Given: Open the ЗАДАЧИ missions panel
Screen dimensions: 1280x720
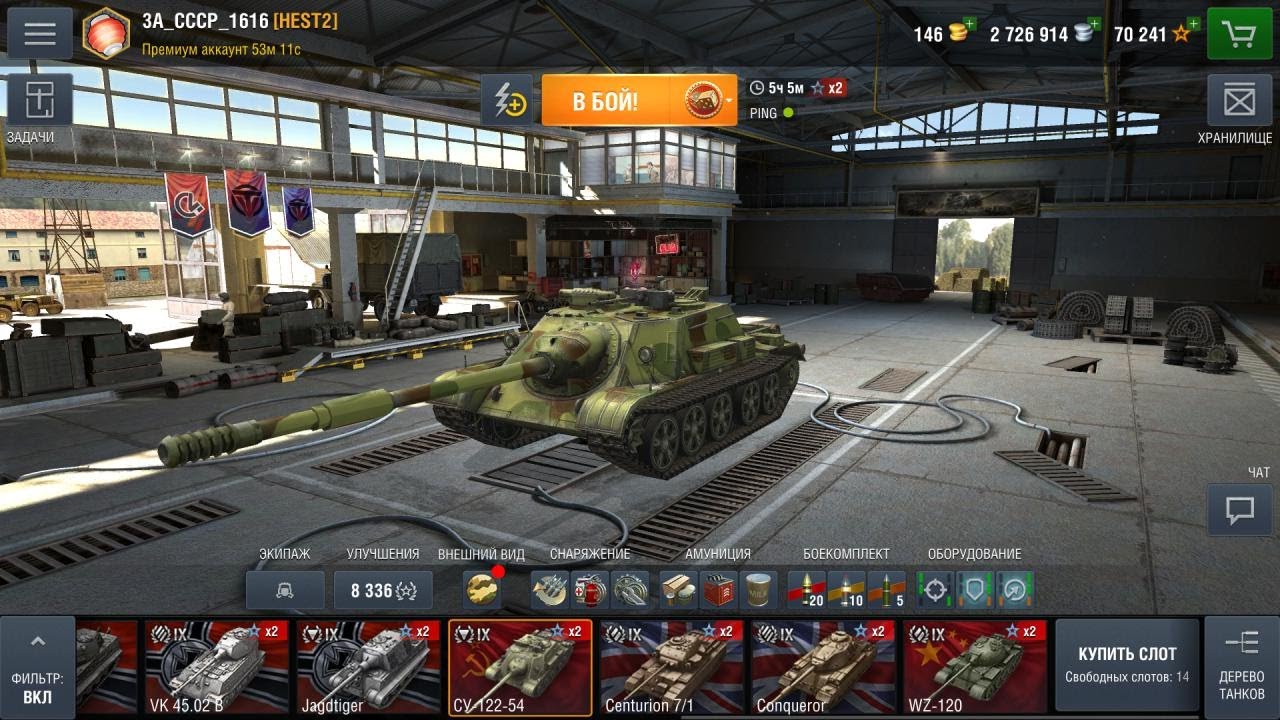Looking at the screenshot, I should coord(39,101).
